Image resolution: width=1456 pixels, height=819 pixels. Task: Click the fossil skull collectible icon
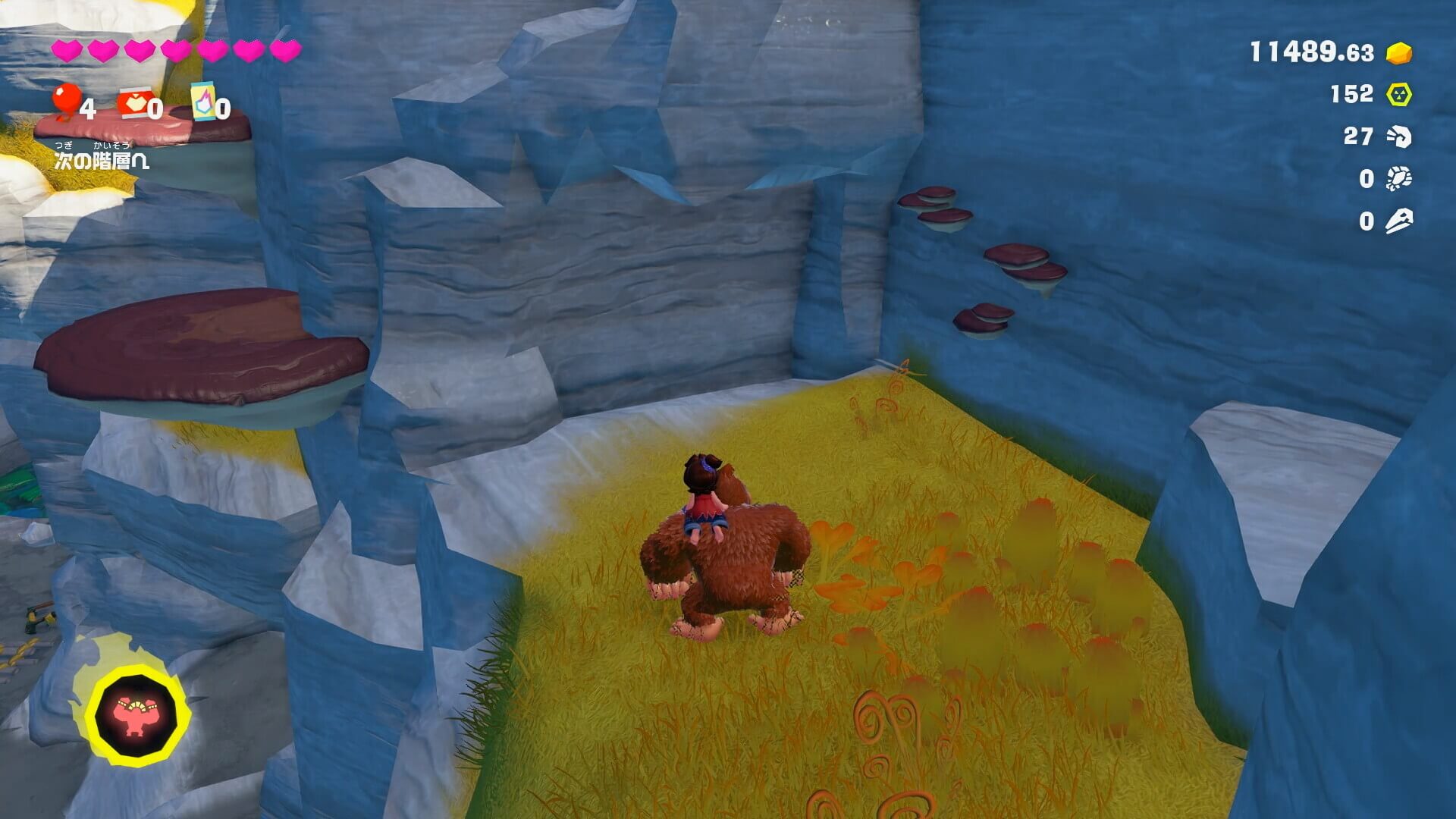click(1398, 136)
